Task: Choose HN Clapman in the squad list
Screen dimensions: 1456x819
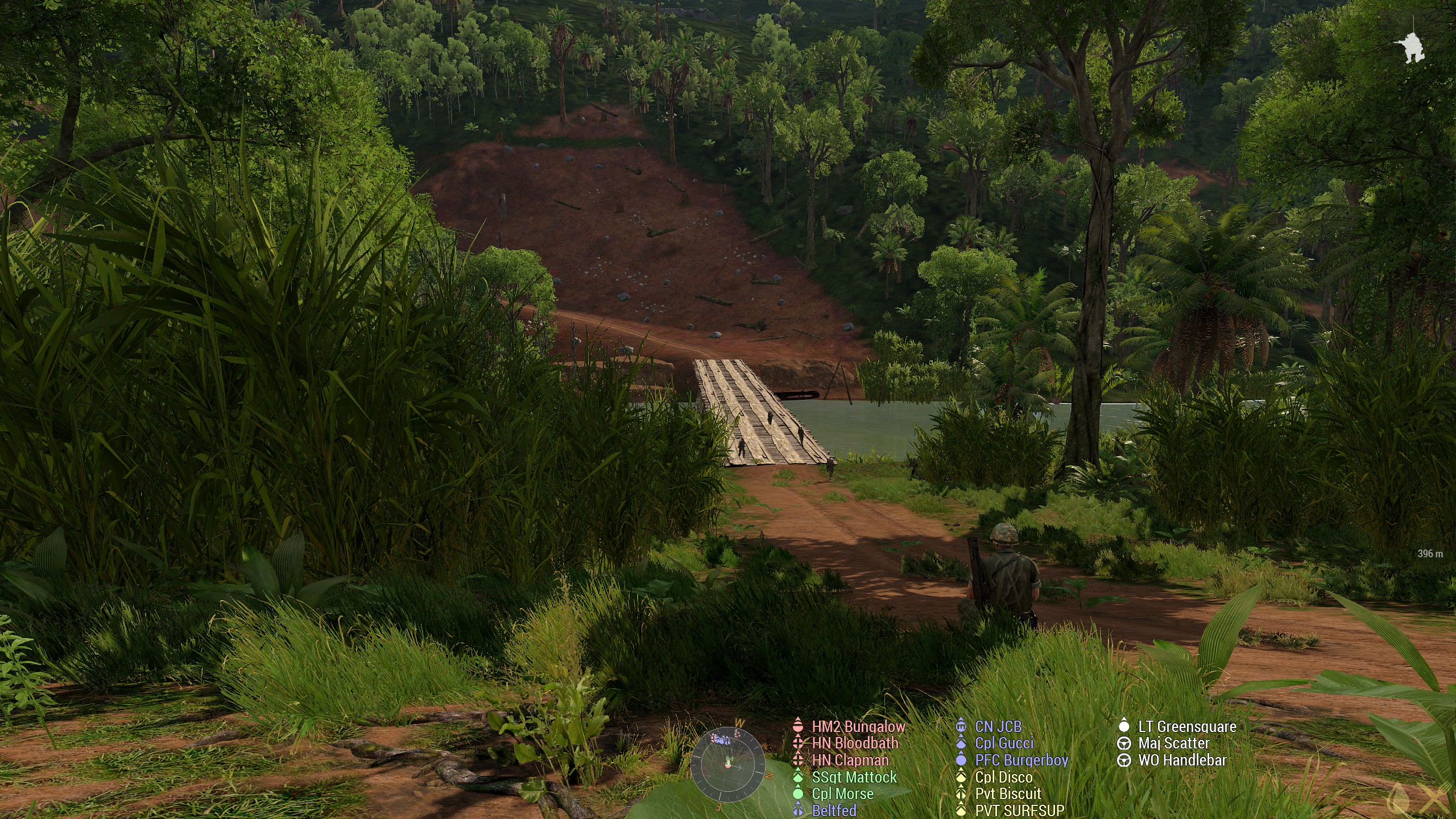Action: tap(850, 760)
